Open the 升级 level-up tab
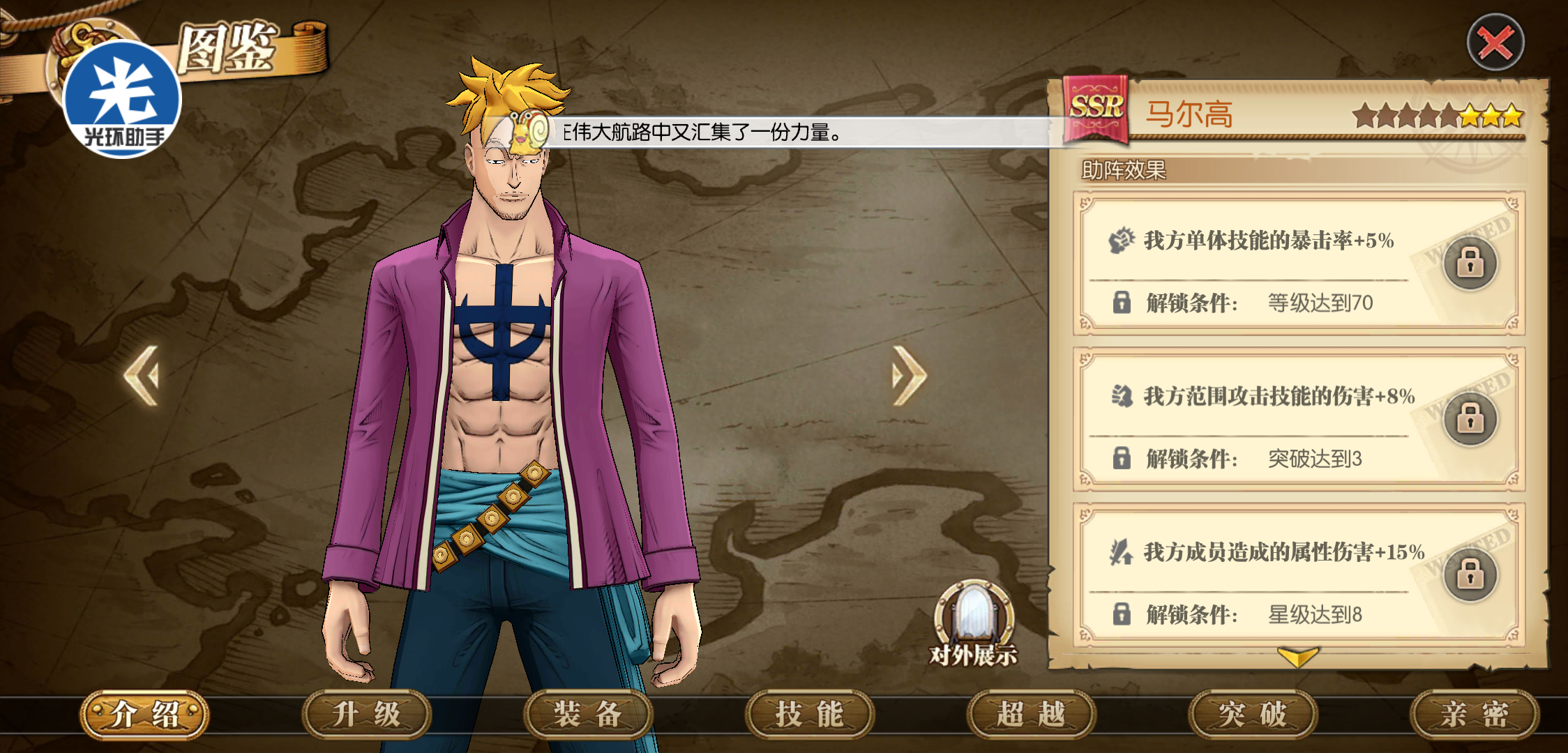 366,715
